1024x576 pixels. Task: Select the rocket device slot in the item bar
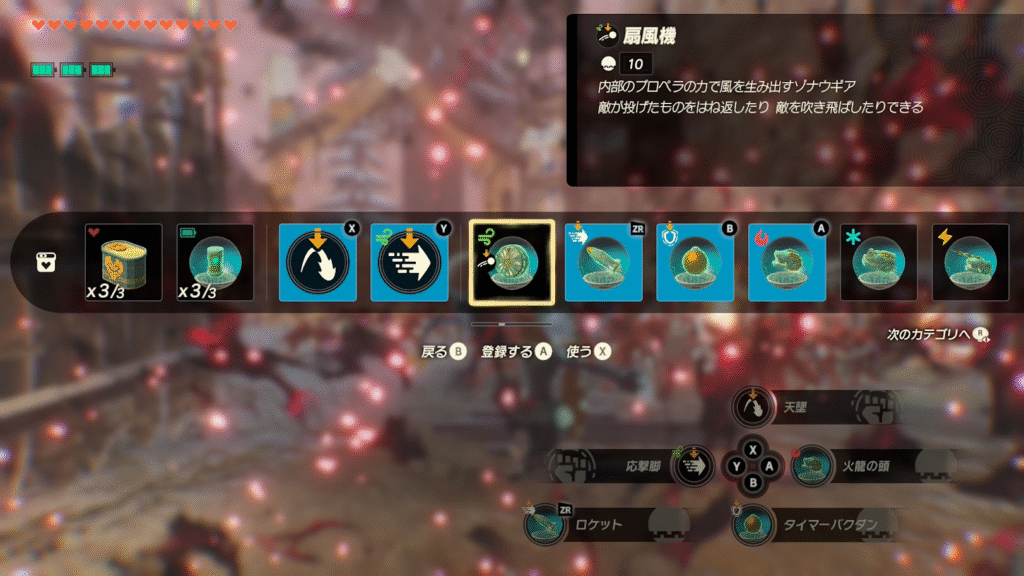pyautogui.click(x=603, y=262)
